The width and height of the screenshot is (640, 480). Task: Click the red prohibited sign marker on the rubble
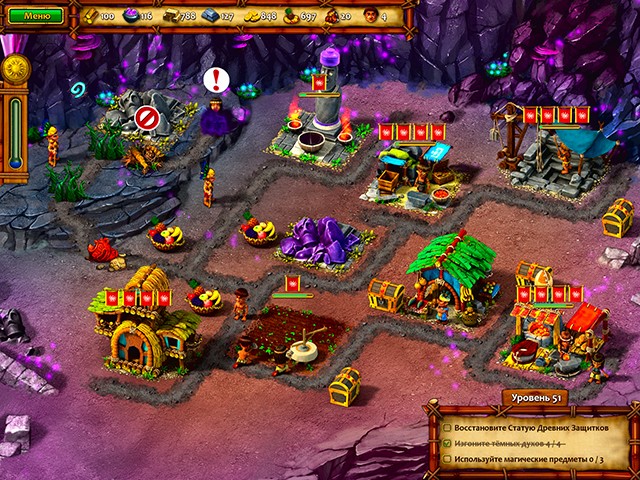(x=147, y=118)
